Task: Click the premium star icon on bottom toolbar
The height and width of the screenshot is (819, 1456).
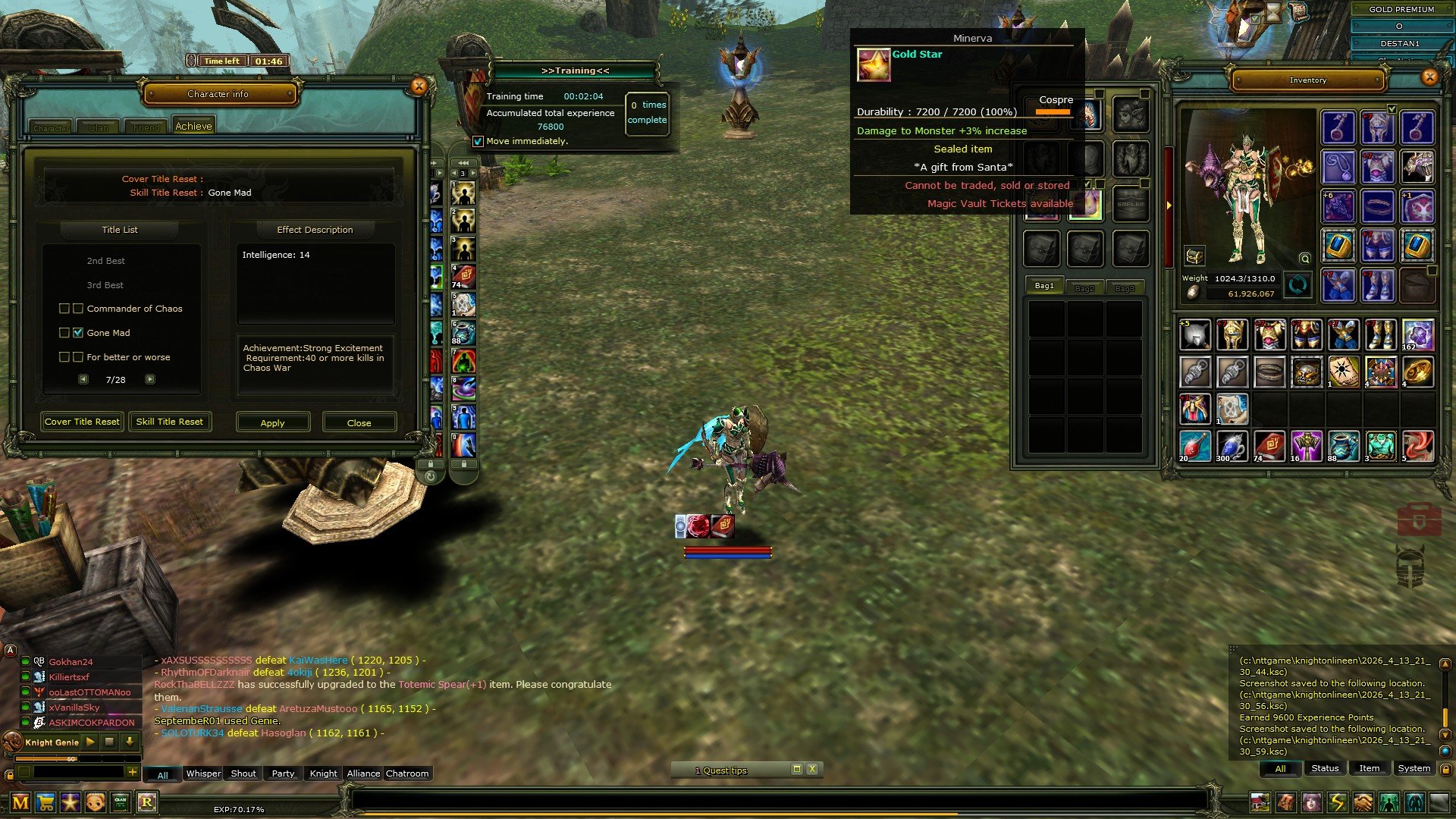Action: (70, 802)
